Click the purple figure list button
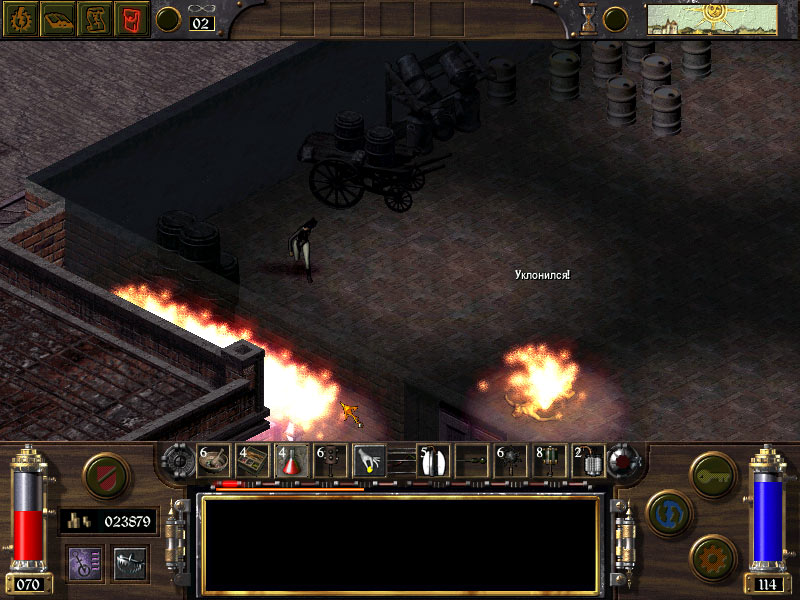Screen dimensions: 800x600 (x=83, y=562)
